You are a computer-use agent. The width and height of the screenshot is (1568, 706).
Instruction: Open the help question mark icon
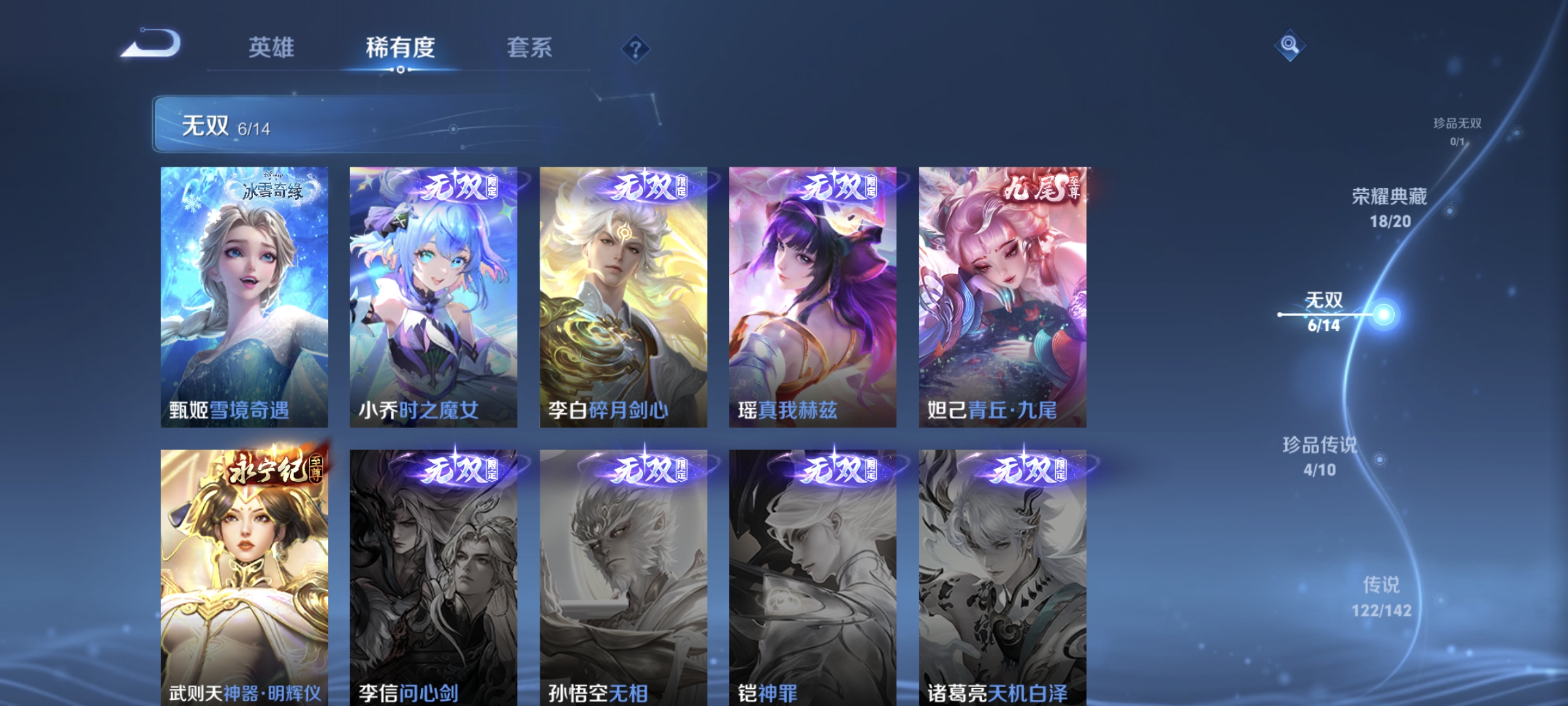(x=634, y=50)
